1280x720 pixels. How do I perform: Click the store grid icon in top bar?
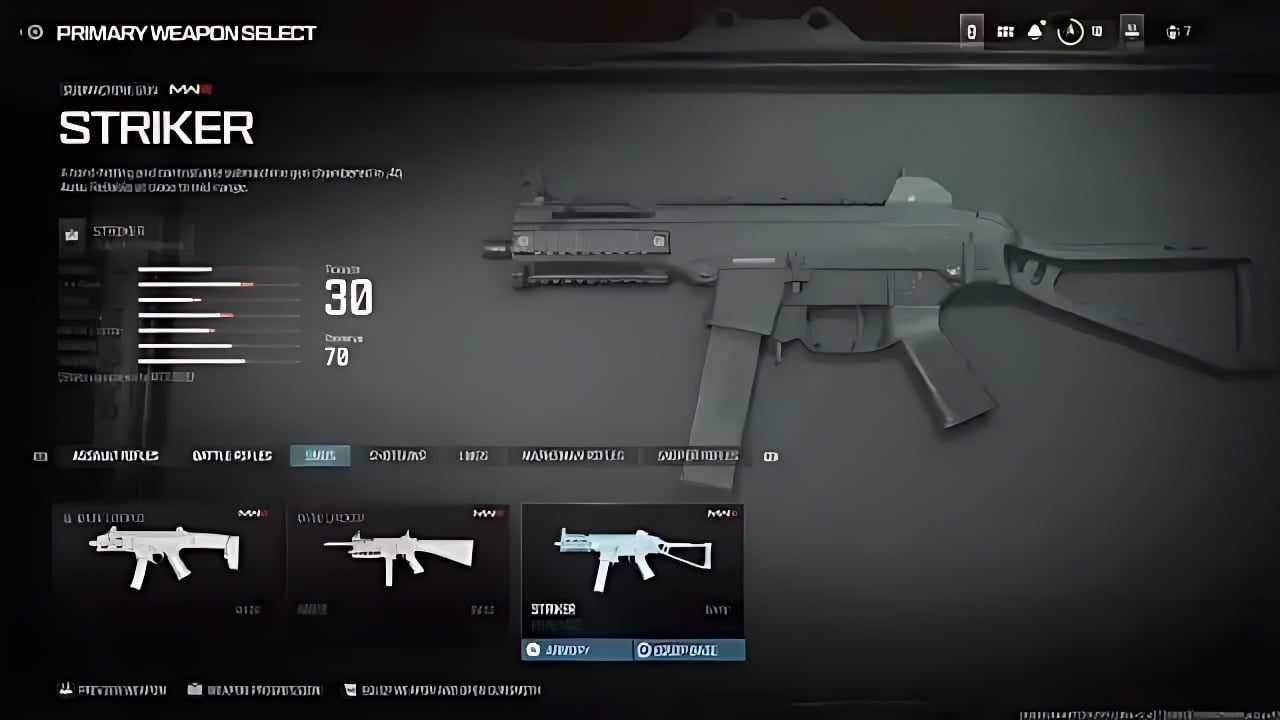1004,30
